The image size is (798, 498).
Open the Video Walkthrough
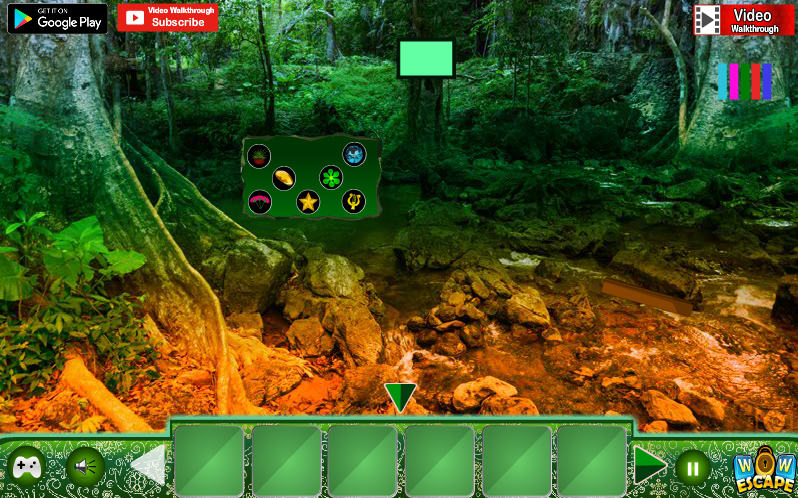coord(744,19)
